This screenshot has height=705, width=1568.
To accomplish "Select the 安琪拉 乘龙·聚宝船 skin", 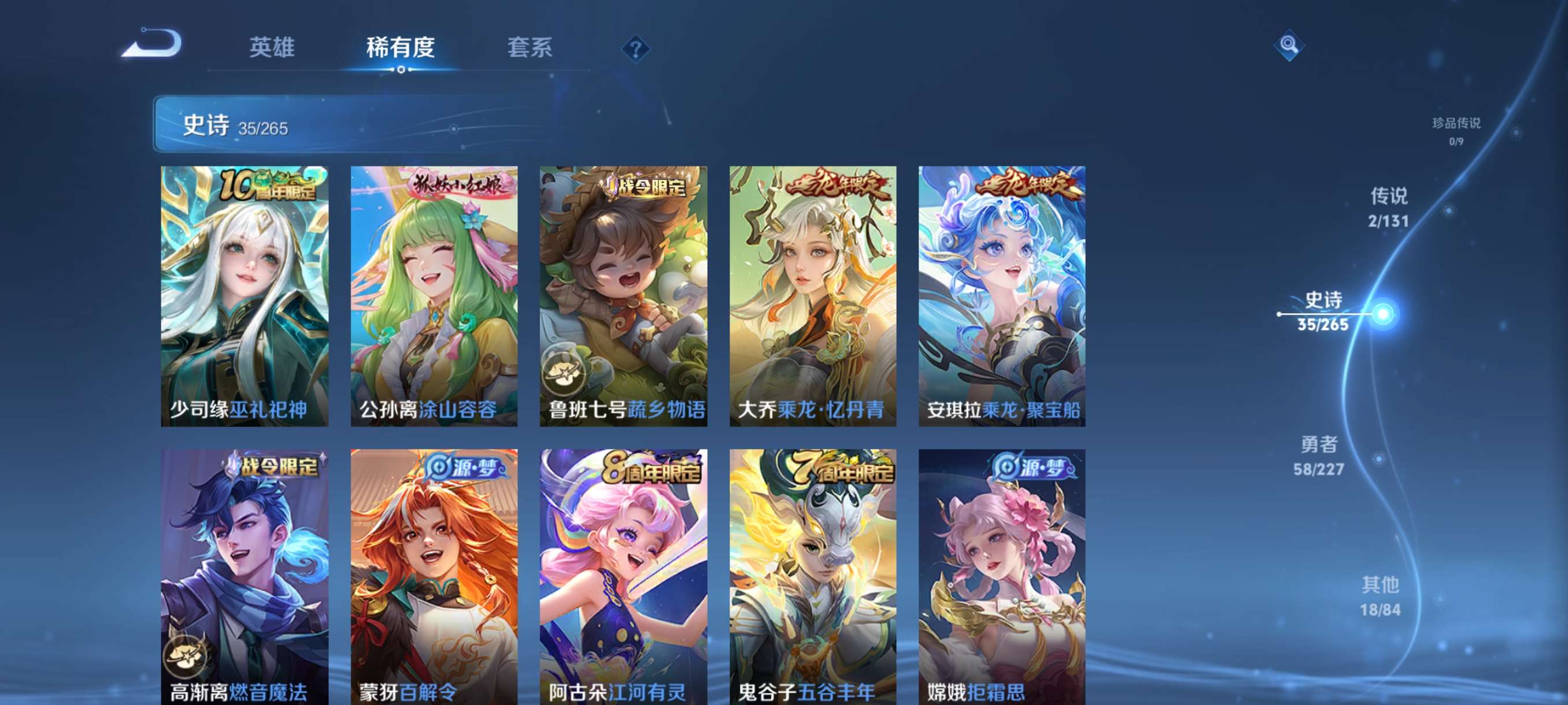I will click(1001, 298).
